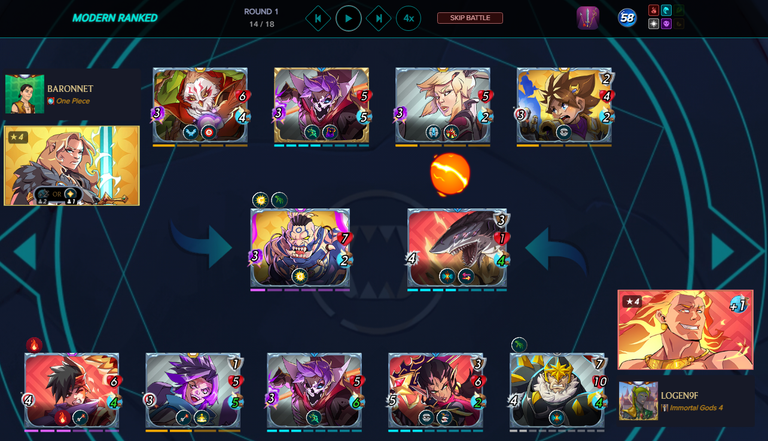This screenshot has width=768, height=441.
Task: Click the 58 mana cap badge
Action: pyautogui.click(x=627, y=18)
